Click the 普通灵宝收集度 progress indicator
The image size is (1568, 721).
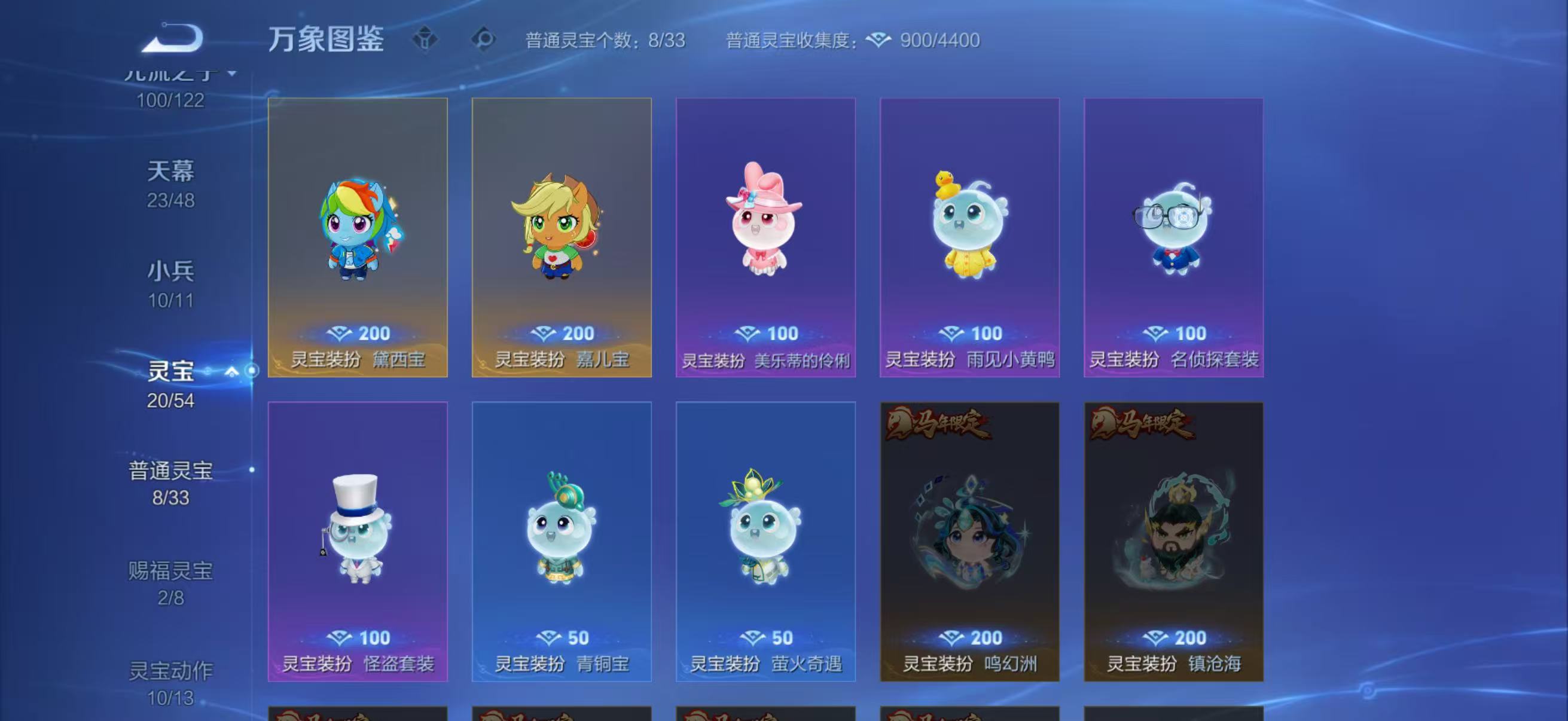(785, 40)
